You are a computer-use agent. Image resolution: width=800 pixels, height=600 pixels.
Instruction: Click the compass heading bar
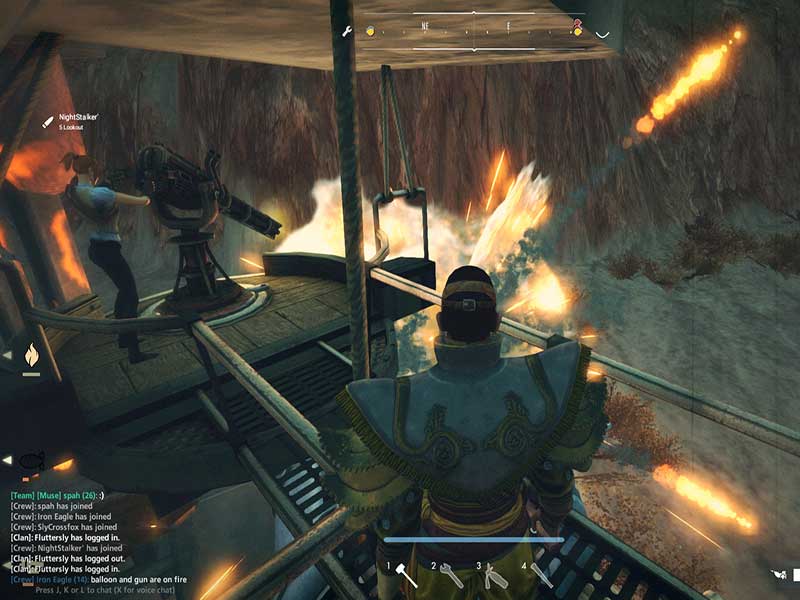[475, 31]
